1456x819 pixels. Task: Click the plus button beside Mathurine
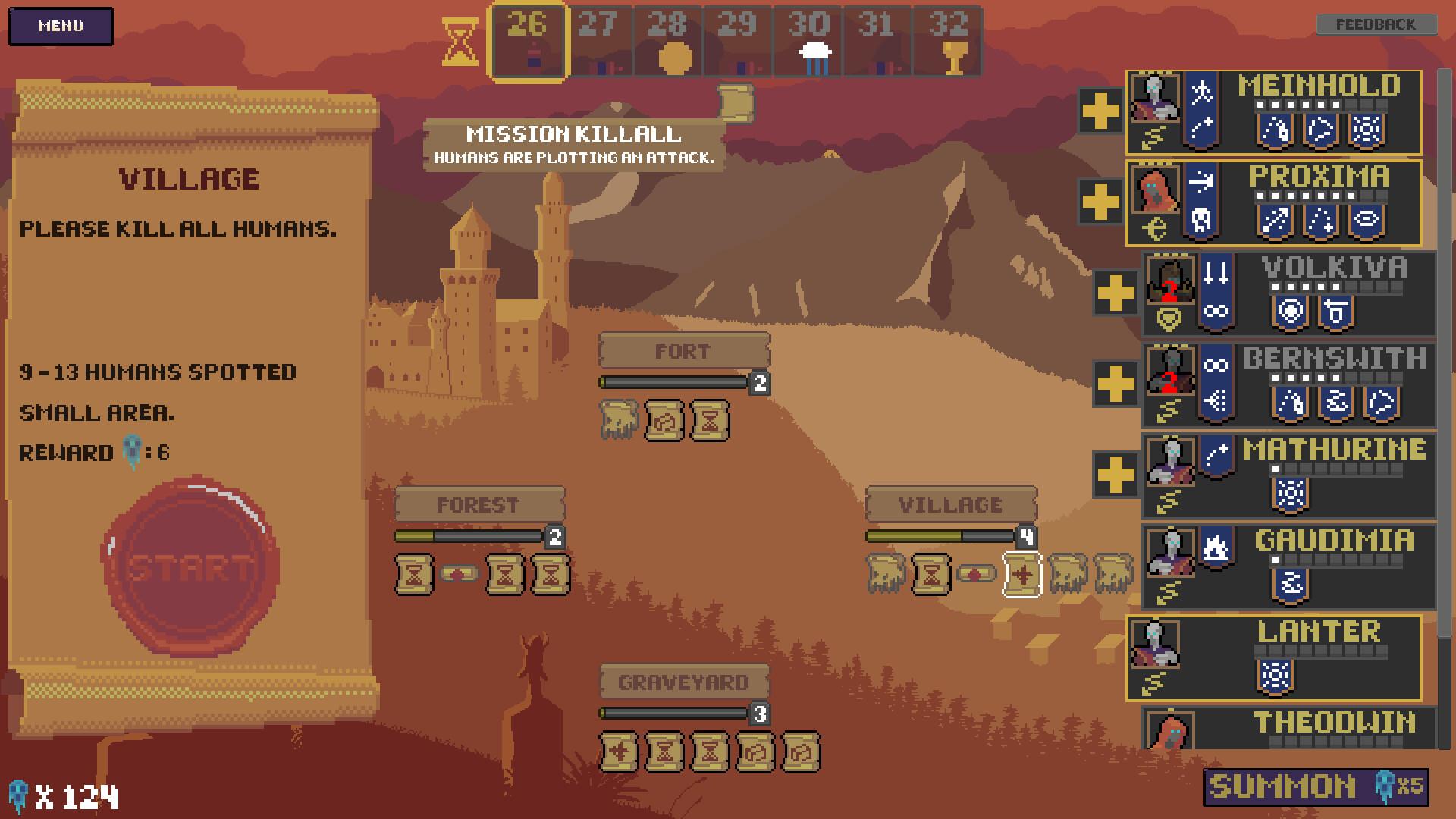coord(1116,475)
